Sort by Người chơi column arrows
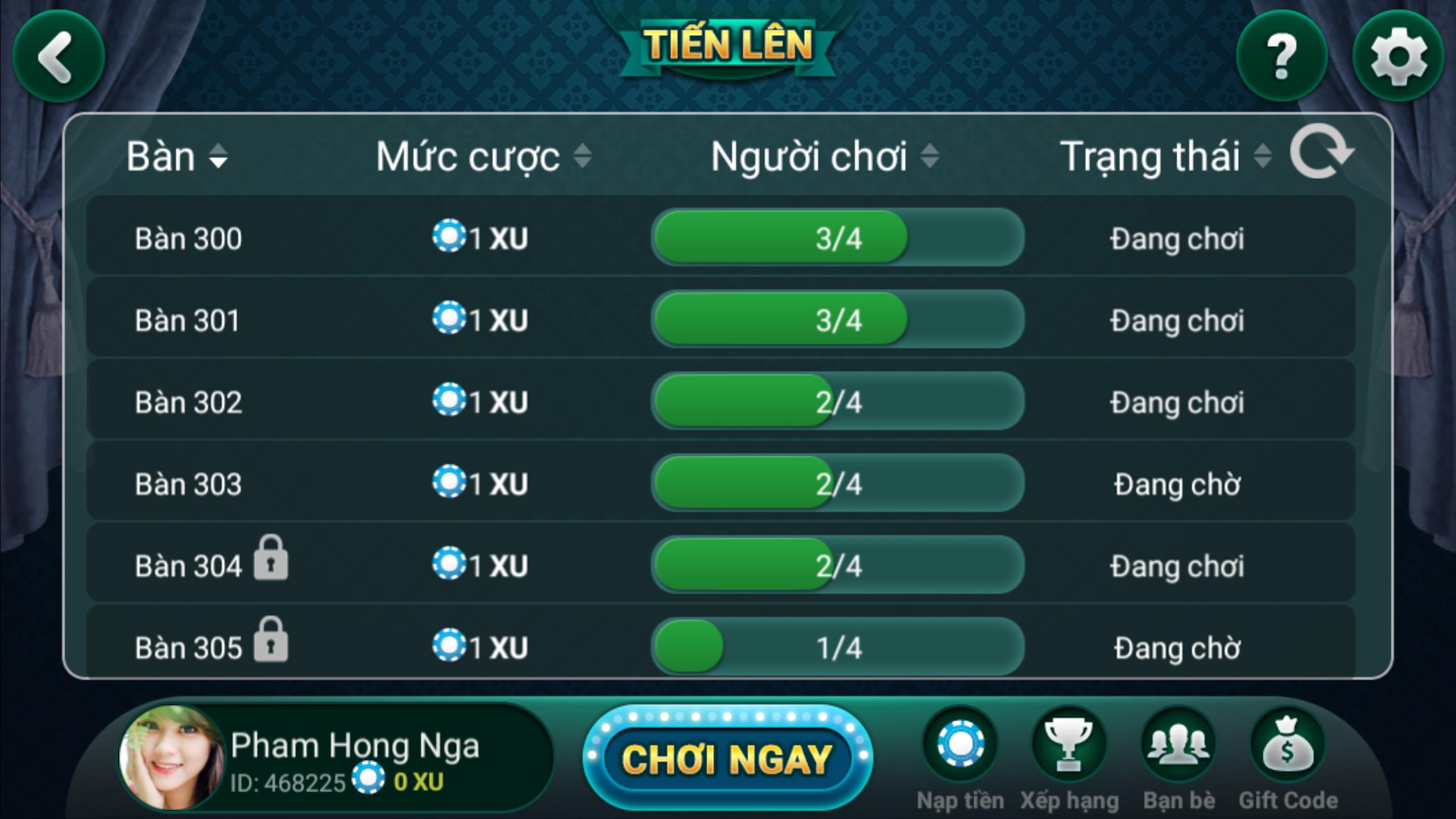 (x=928, y=158)
